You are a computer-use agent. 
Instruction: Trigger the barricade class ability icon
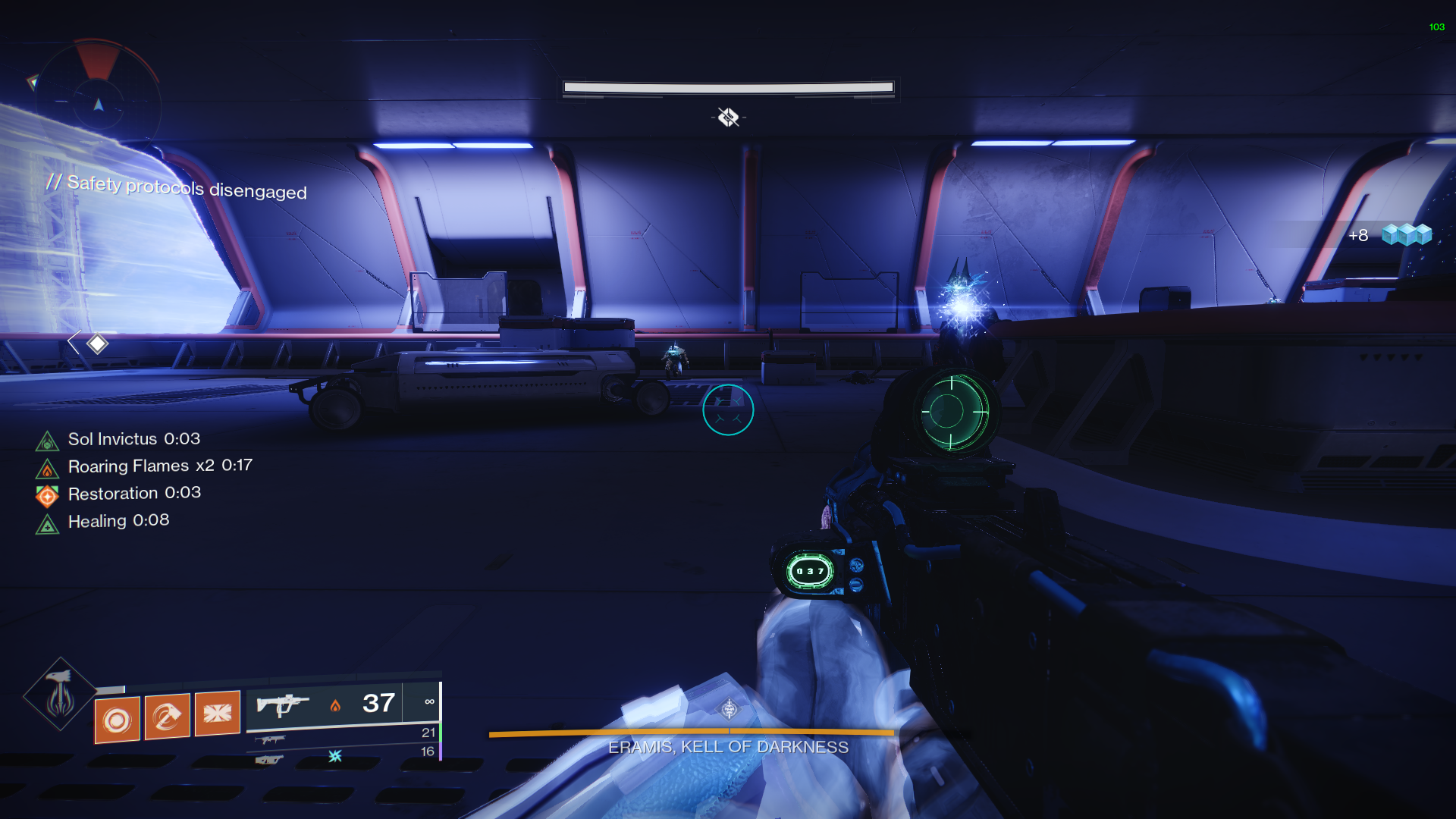tap(217, 713)
